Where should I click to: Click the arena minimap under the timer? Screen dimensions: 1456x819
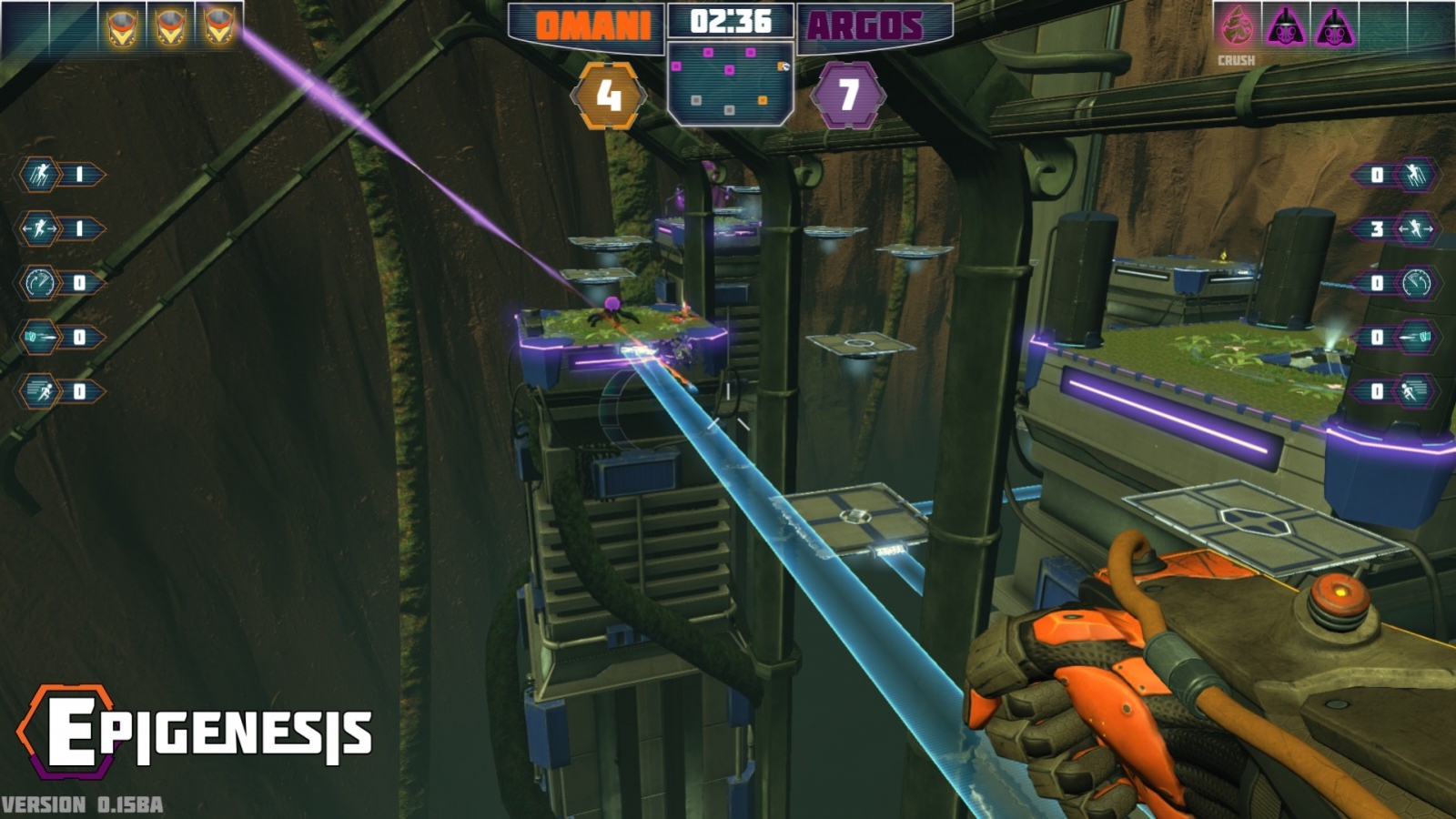729,82
